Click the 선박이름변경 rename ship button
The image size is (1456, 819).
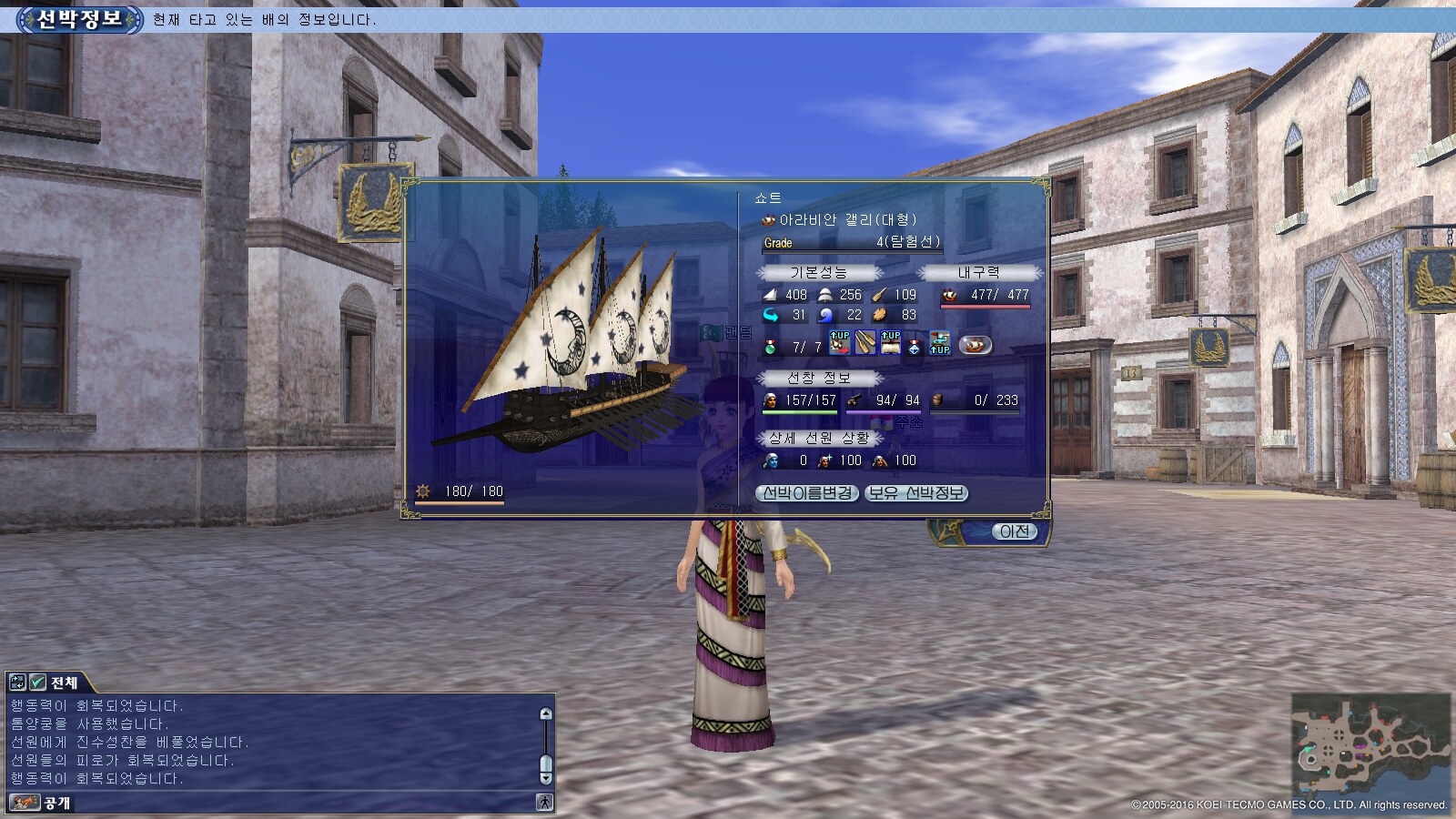click(x=807, y=493)
